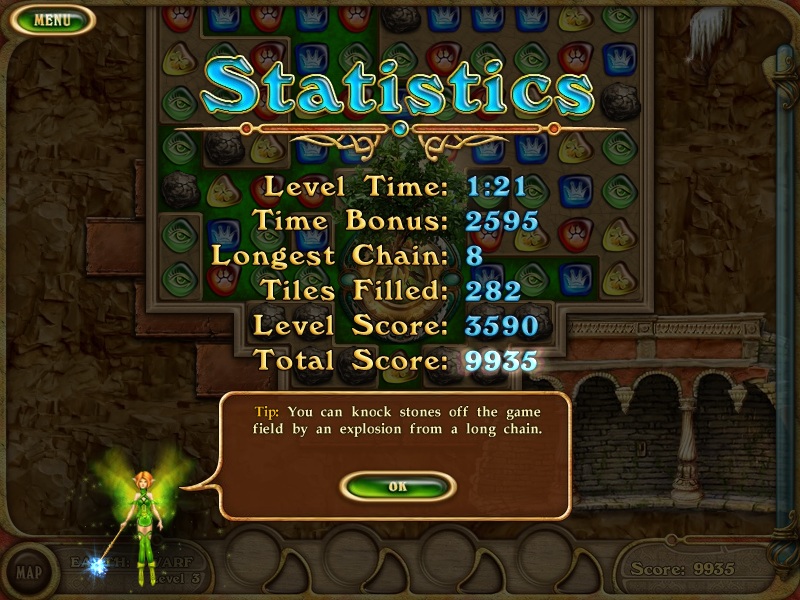Open the Menu button
800x600 pixels.
pyautogui.click(x=51, y=19)
